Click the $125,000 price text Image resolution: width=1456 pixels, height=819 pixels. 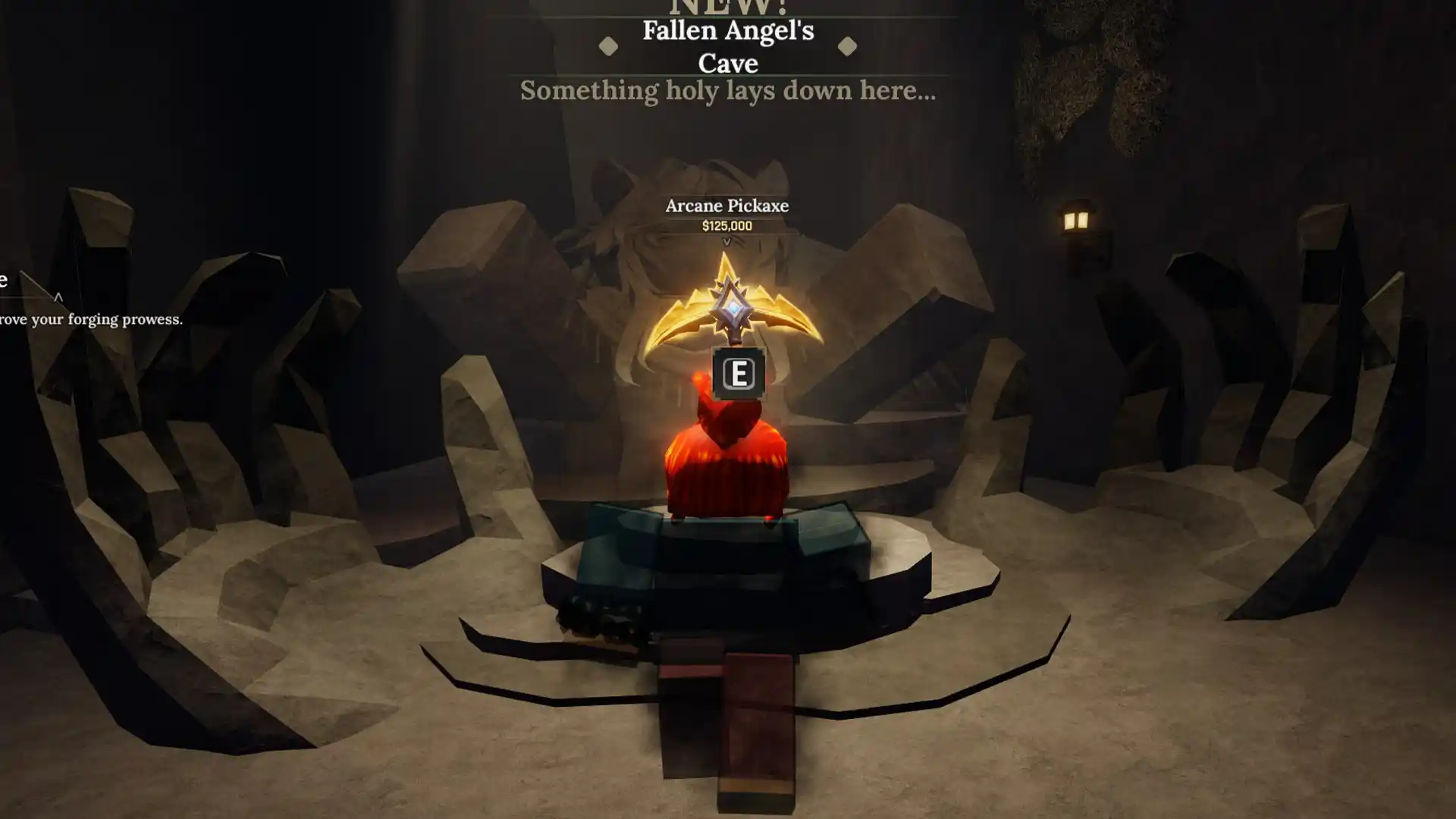tap(726, 224)
